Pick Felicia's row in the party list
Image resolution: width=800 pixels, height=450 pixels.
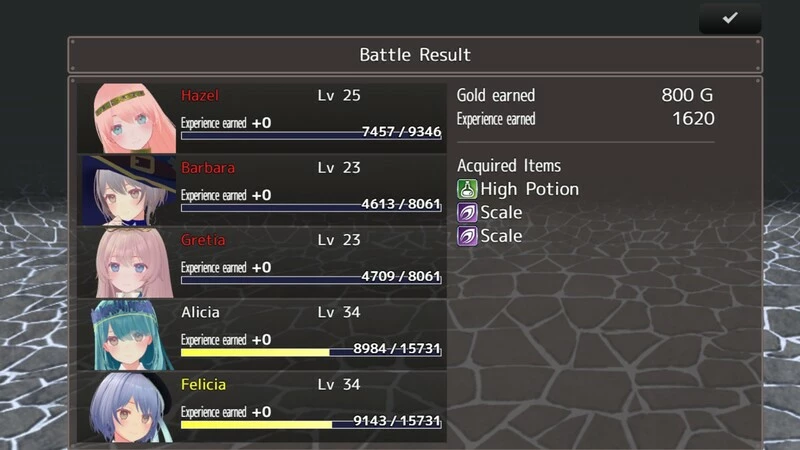coord(262,405)
